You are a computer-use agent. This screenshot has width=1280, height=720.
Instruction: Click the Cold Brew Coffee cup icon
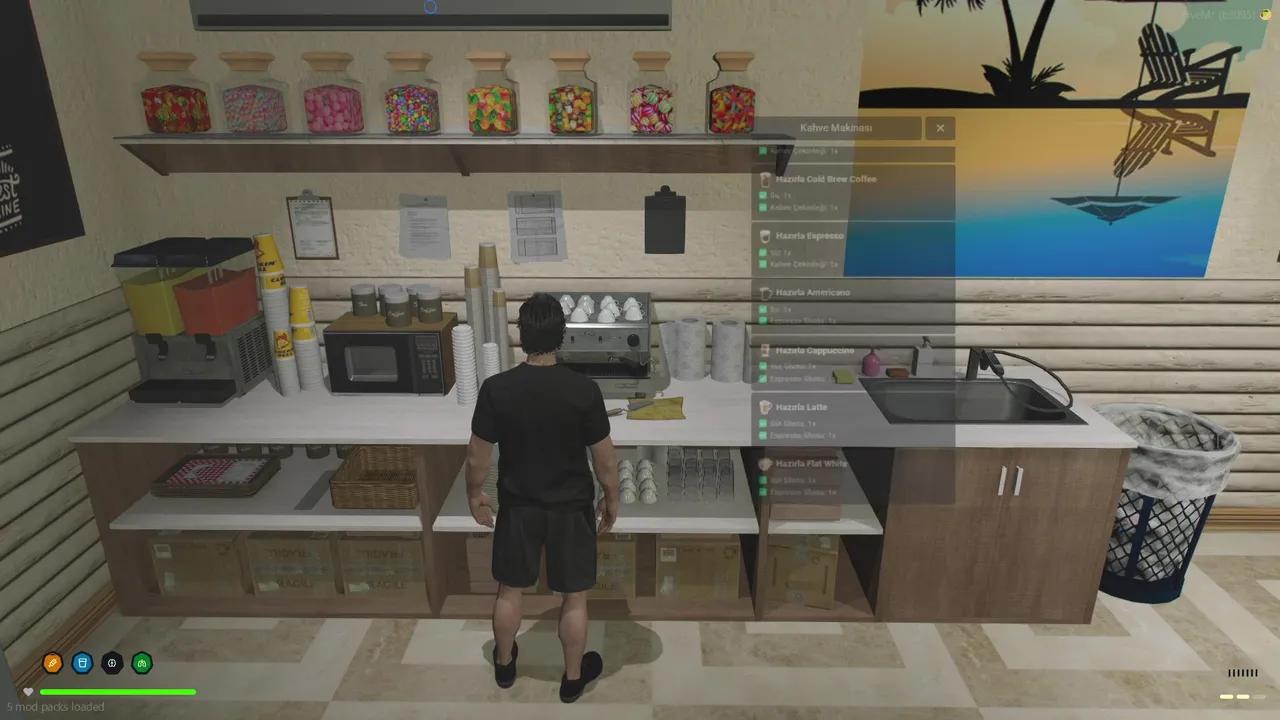pyautogui.click(x=766, y=179)
